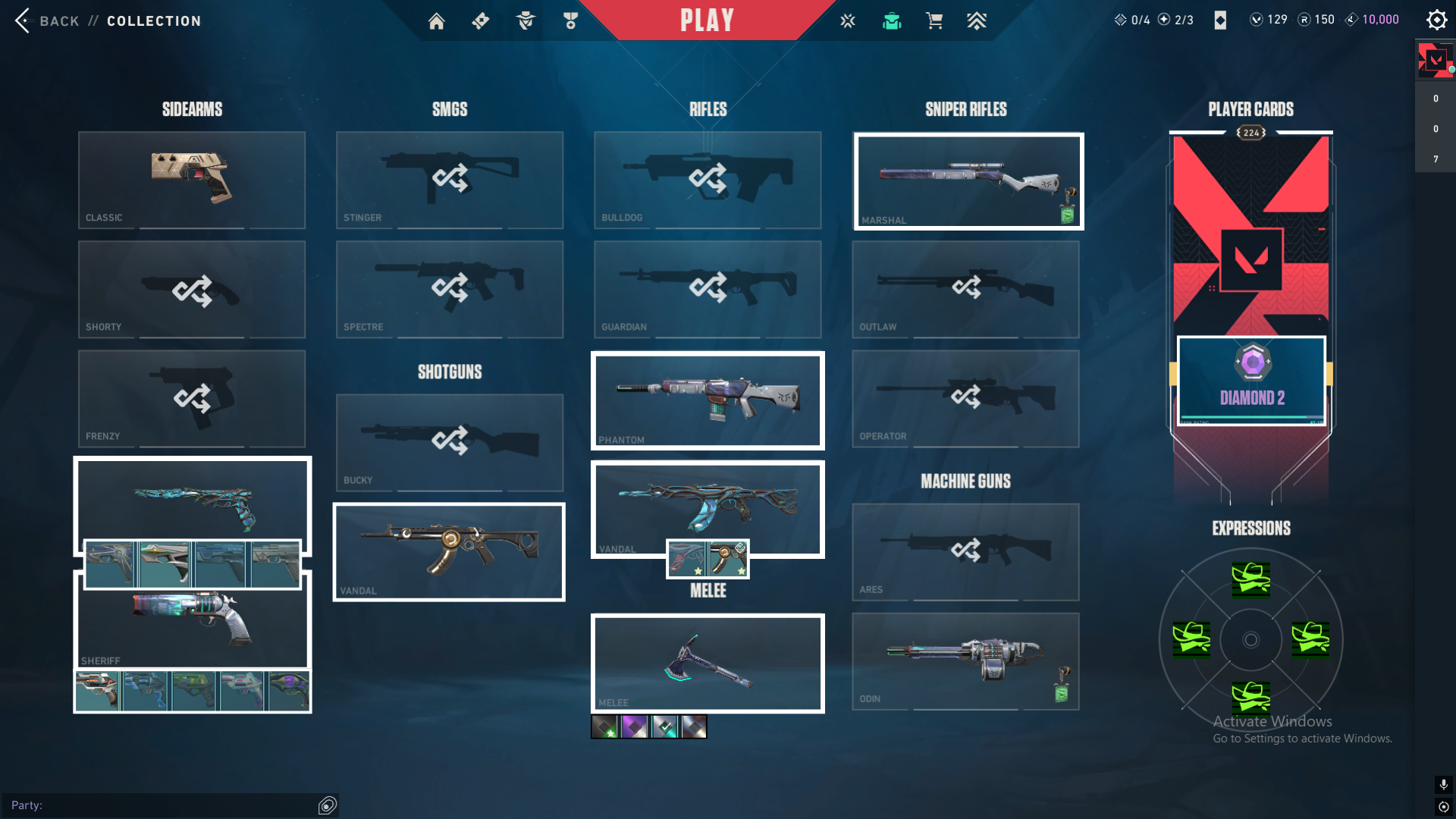Choose the Operator sniper slot
1456x819 pixels.
click(x=965, y=398)
